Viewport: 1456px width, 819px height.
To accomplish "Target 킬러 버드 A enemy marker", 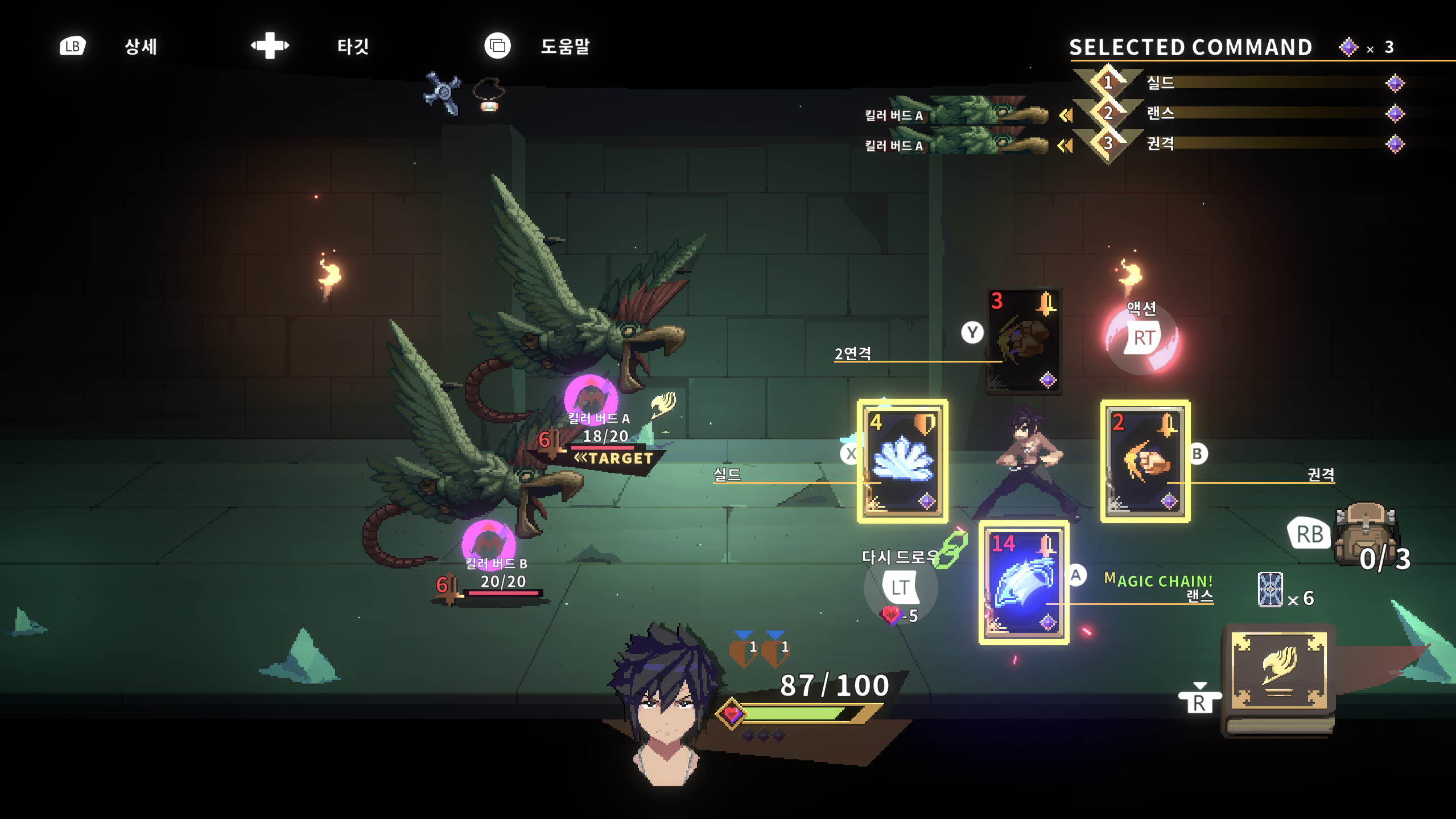I will click(x=591, y=398).
